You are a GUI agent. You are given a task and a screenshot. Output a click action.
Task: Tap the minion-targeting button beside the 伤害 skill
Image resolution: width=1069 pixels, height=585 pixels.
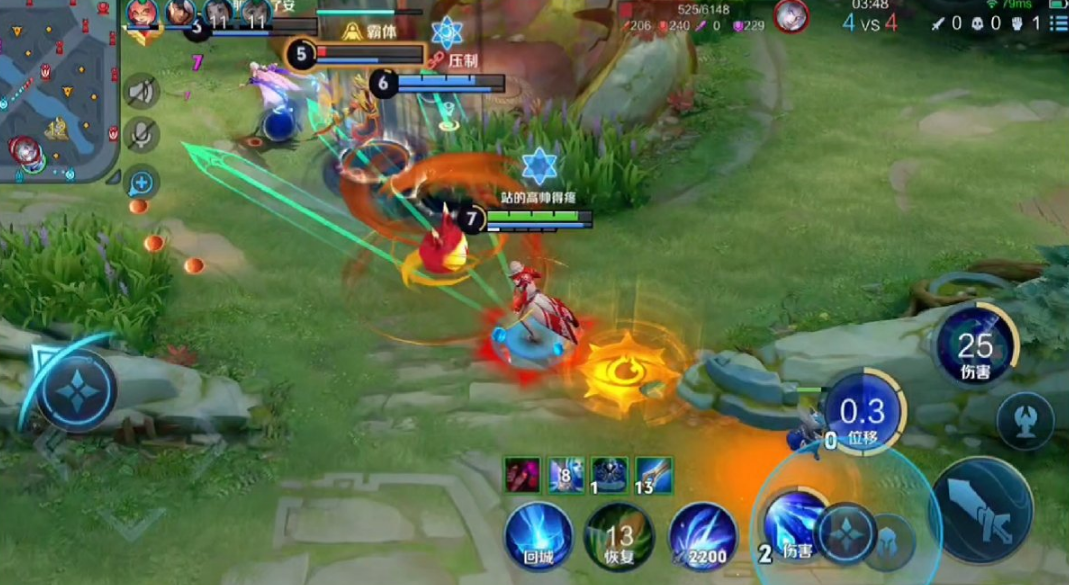point(1025,420)
